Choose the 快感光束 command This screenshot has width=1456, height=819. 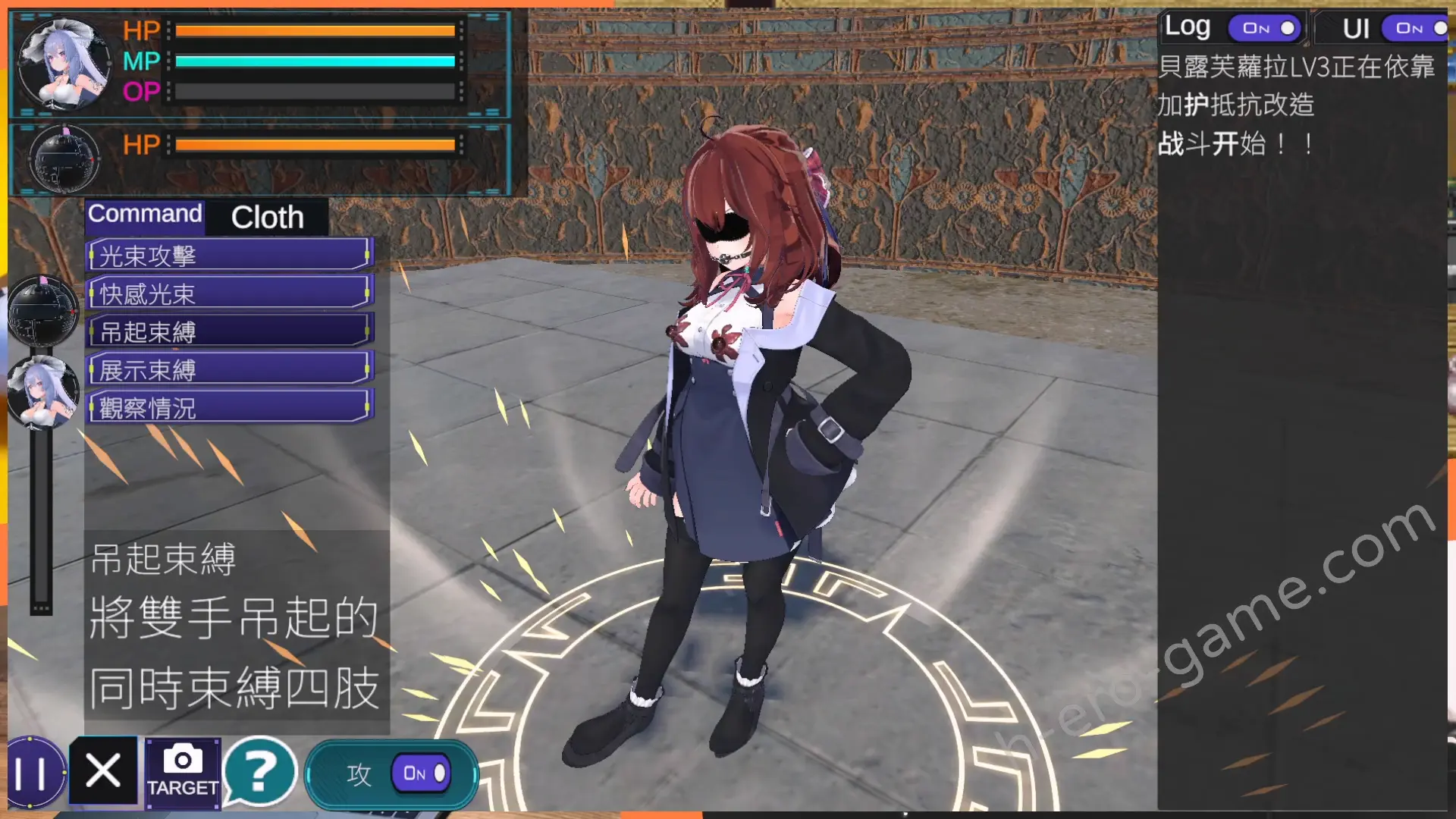click(229, 293)
